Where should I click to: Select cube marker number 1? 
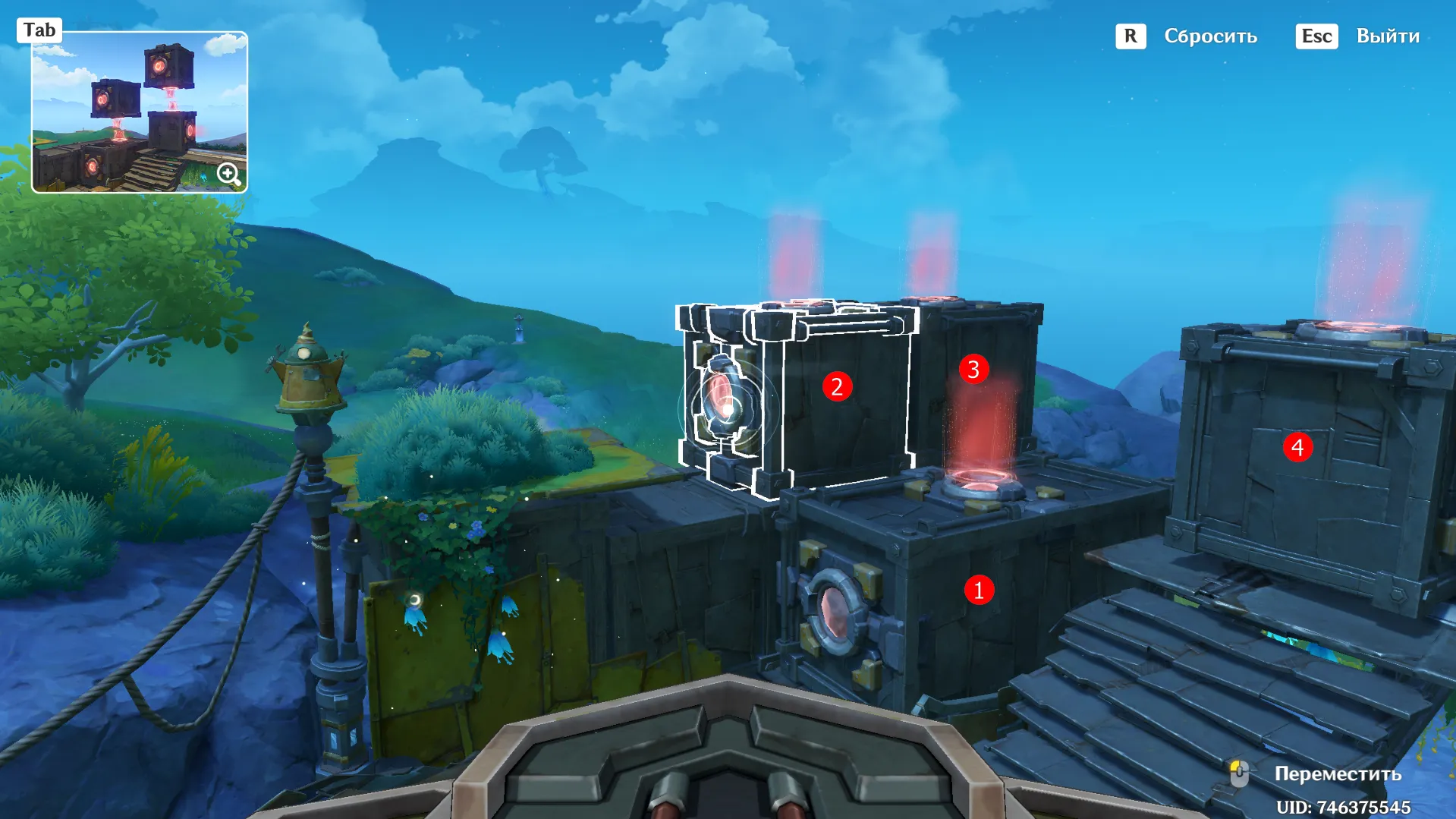point(978,590)
